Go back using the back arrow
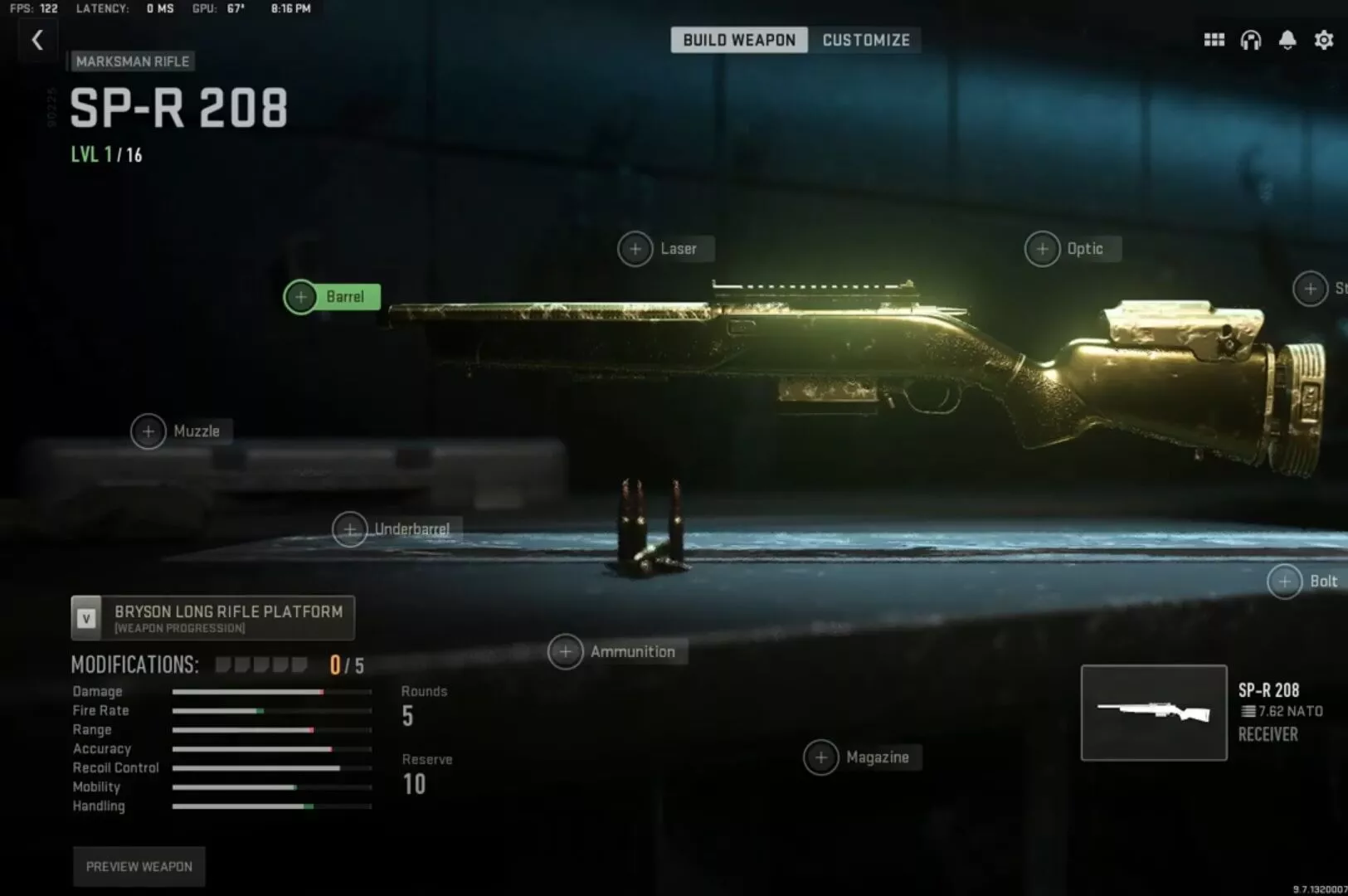The width and height of the screenshot is (1348, 896). 37,39
